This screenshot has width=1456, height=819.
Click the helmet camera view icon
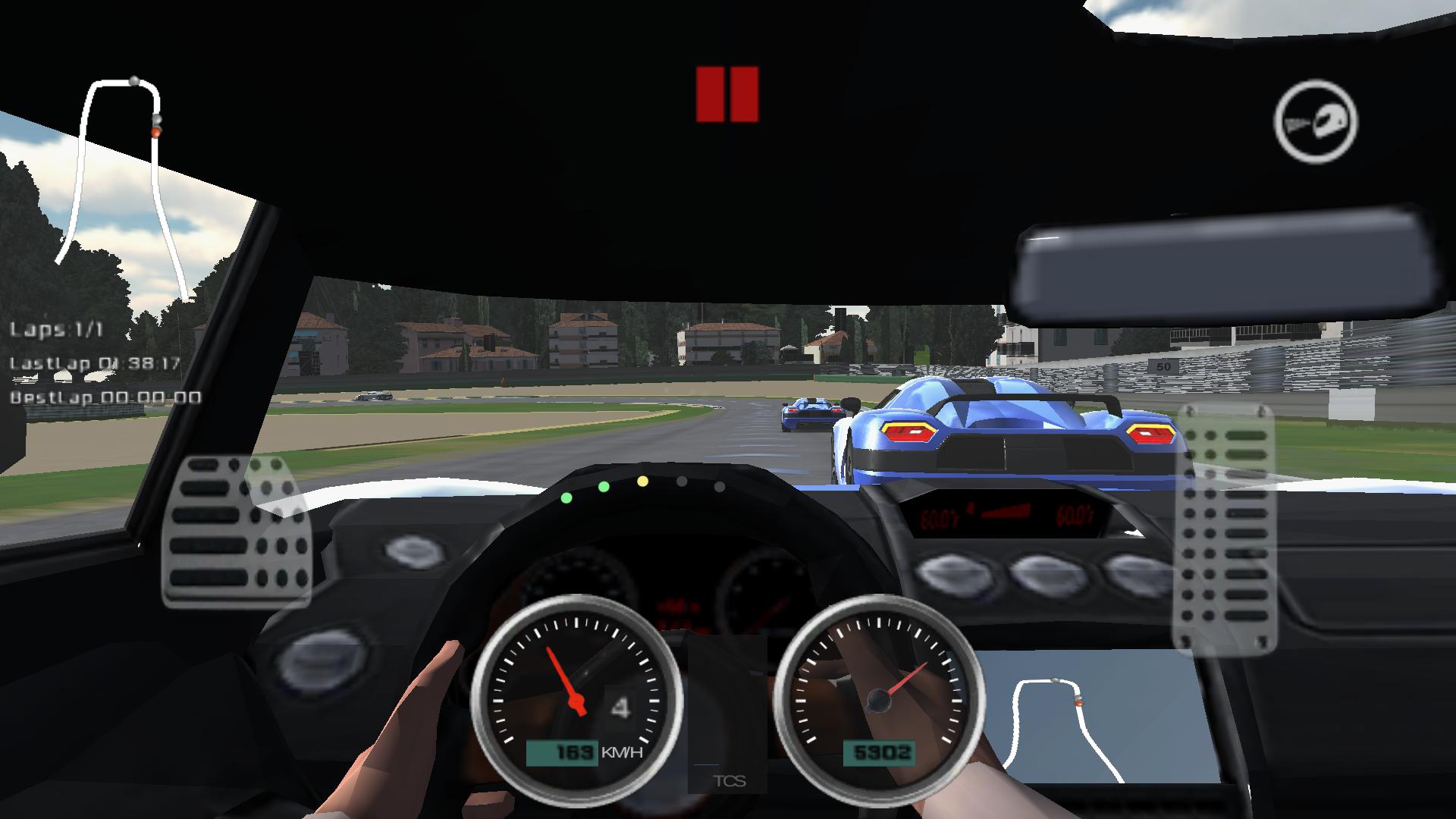tap(1316, 123)
